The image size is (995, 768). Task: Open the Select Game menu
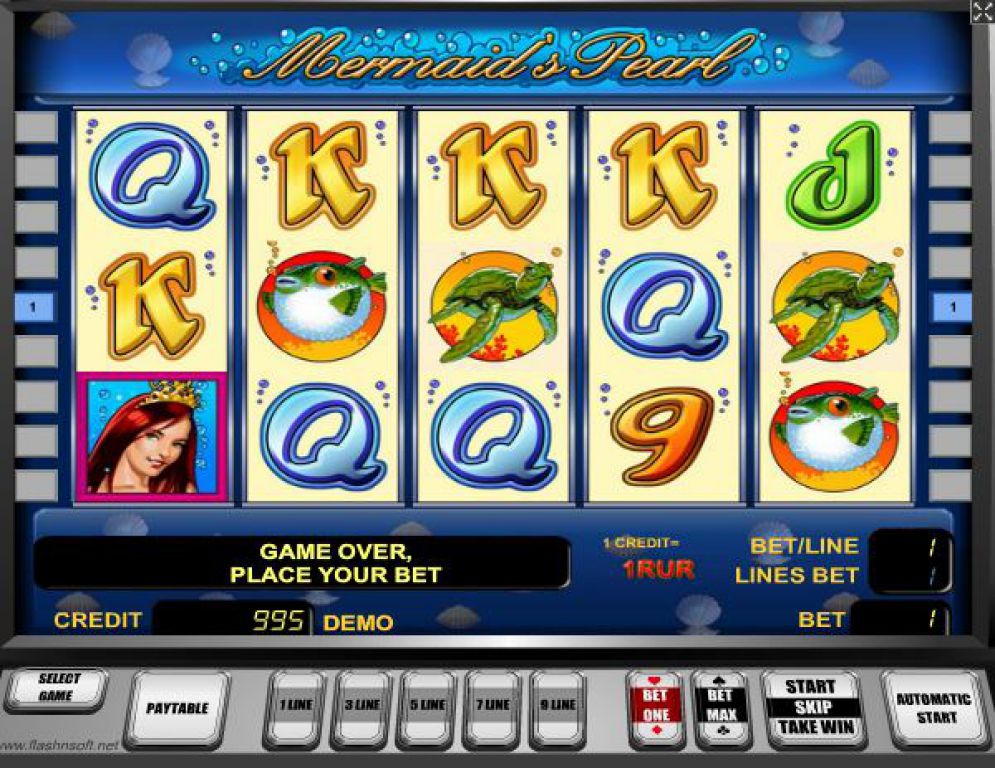click(x=58, y=687)
